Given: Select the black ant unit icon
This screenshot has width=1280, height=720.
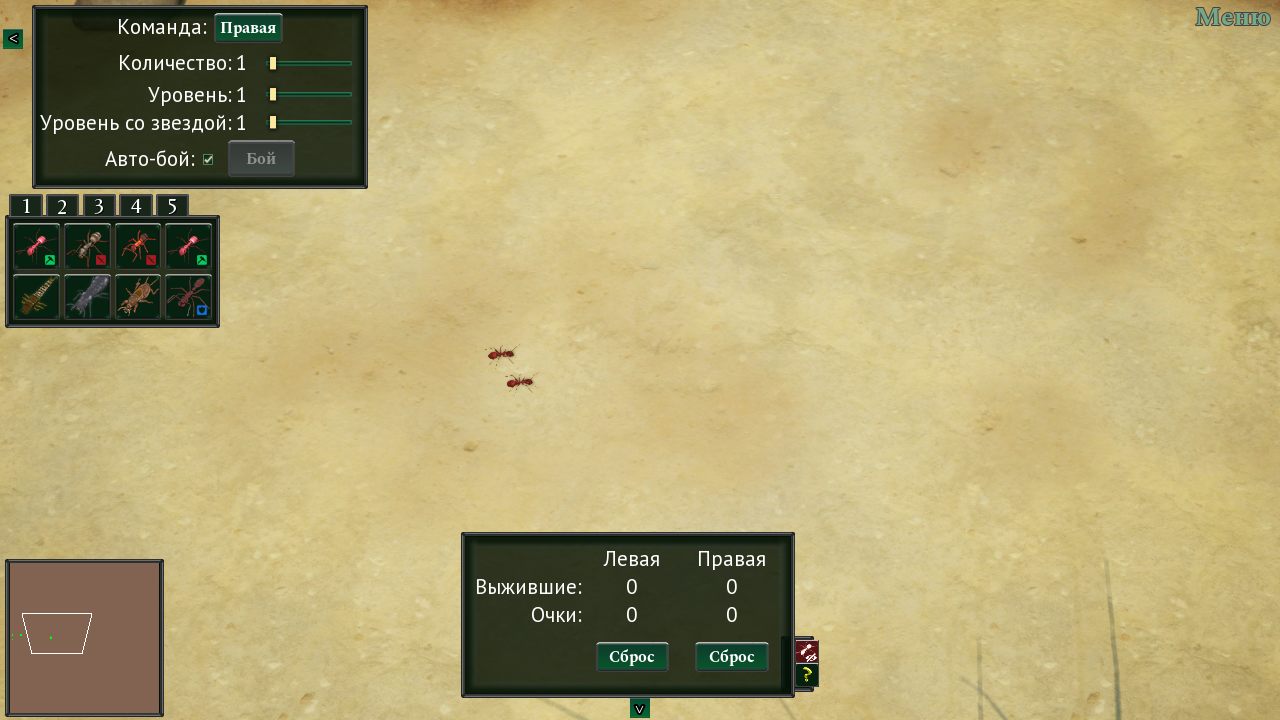Looking at the screenshot, I should pyautogui.click(x=88, y=245).
